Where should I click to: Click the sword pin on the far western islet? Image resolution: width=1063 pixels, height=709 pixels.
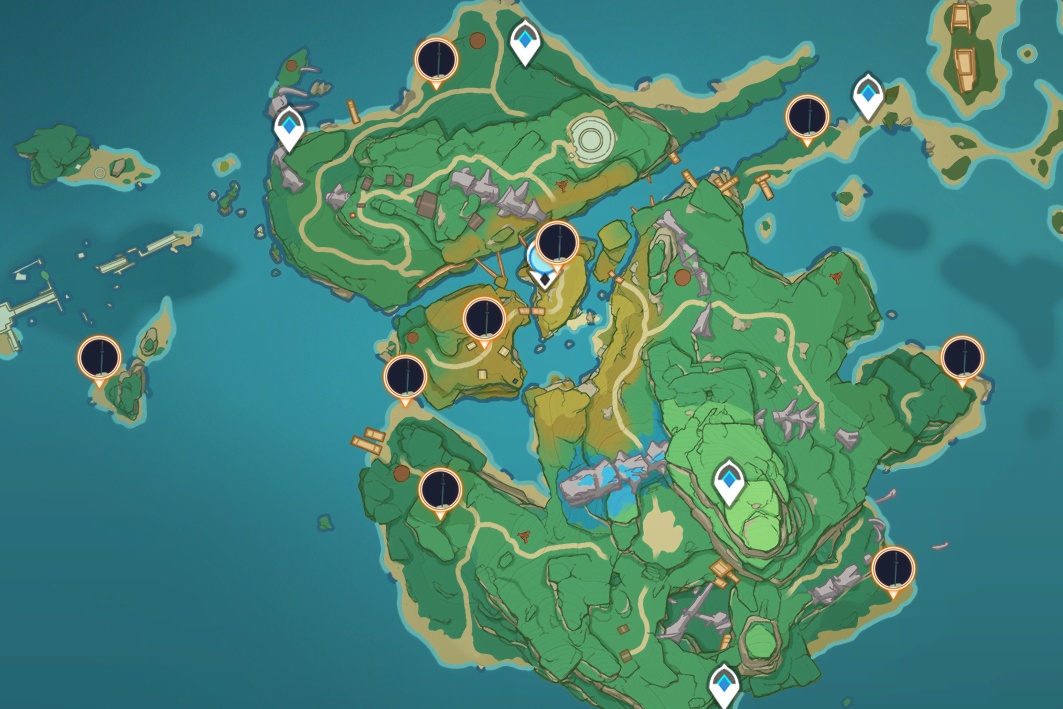pyautogui.click(x=100, y=358)
